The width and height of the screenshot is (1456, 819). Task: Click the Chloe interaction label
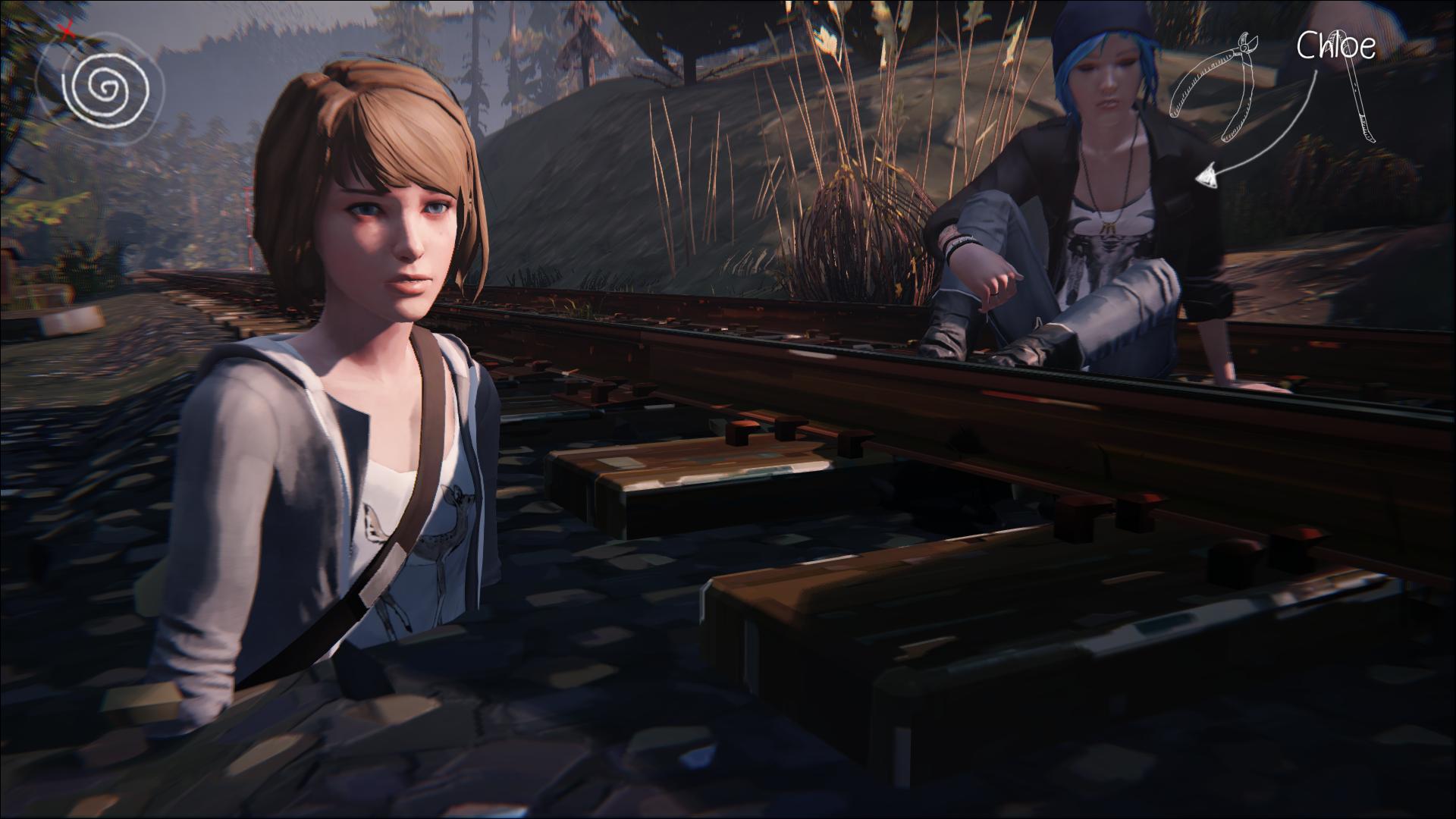click(1335, 45)
